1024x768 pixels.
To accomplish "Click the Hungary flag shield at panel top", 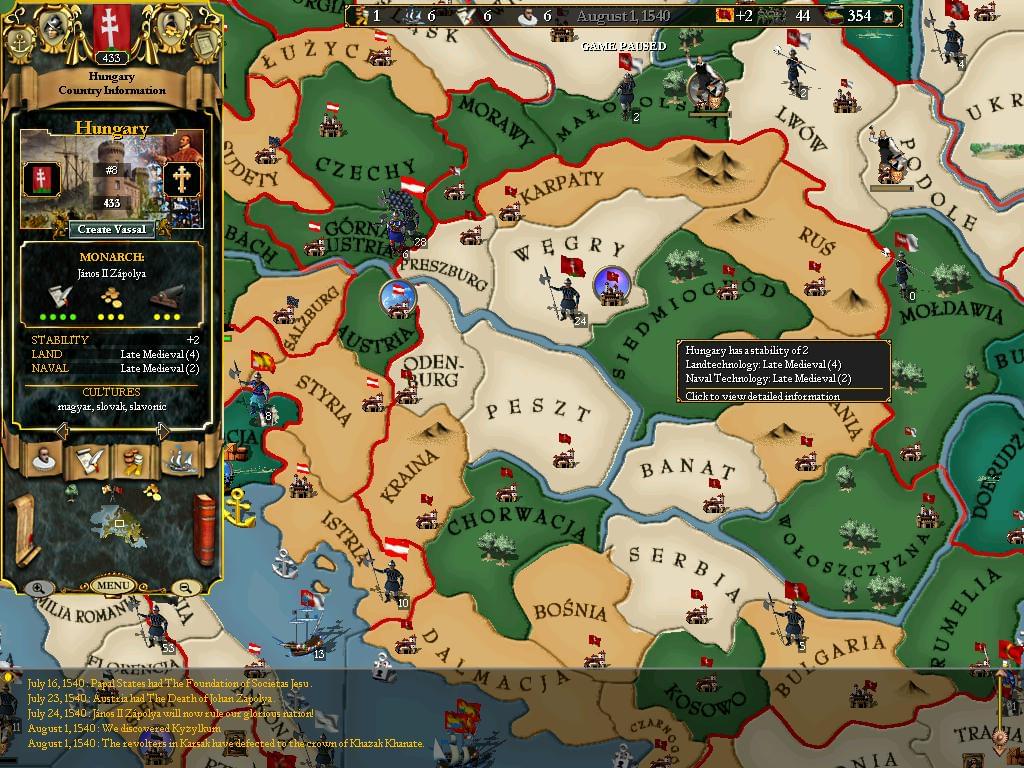I will [x=111, y=27].
